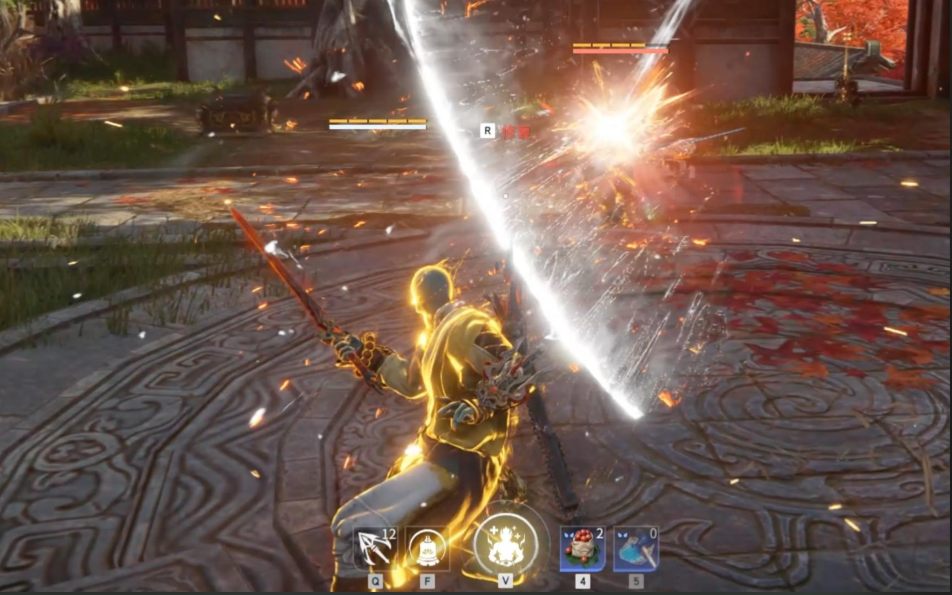952x595 pixels.
Task: Trigger the meditating figure ultimate ability
Action: click(x=505, y=545)
